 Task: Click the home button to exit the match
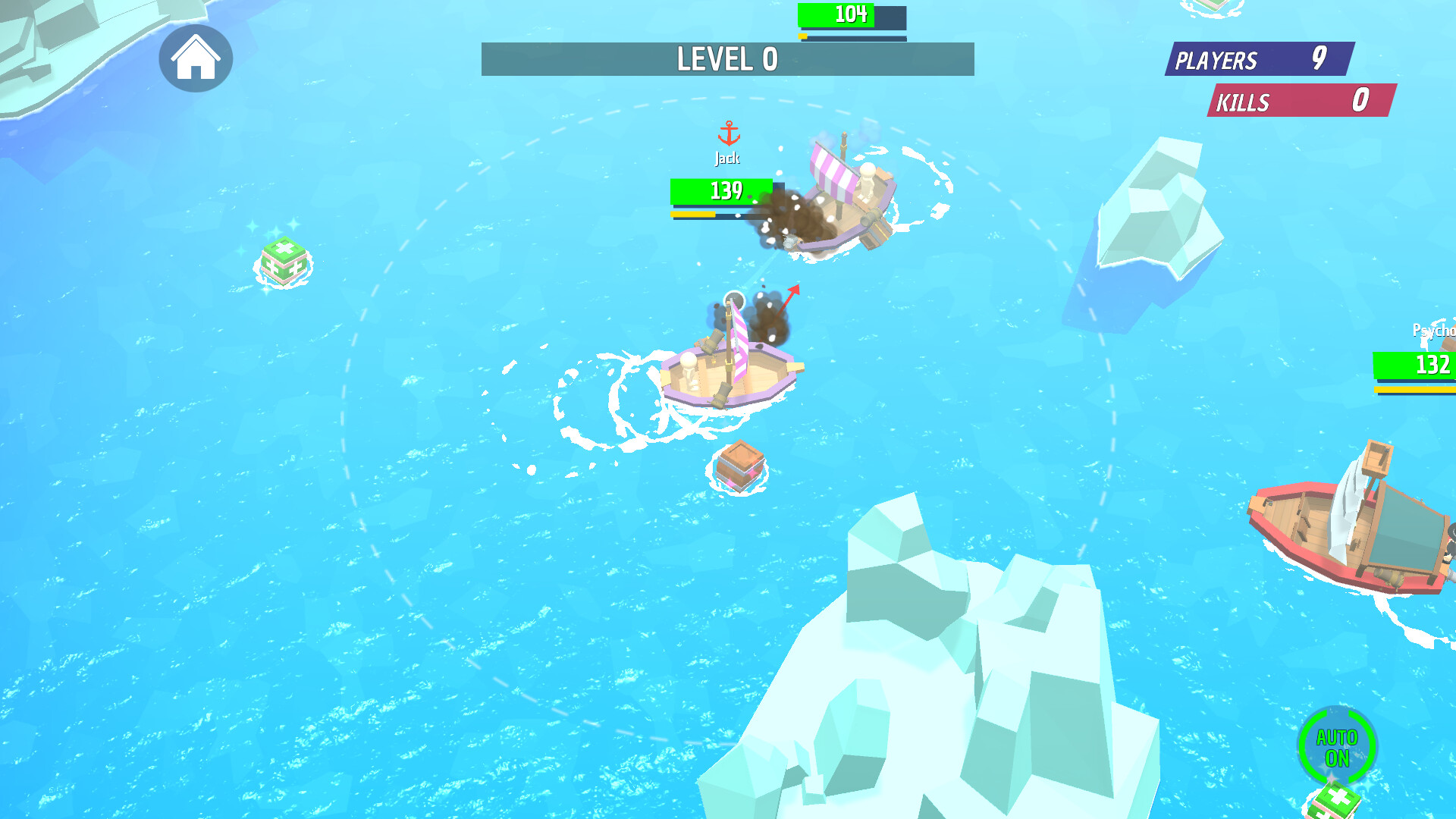pos(196,59)
